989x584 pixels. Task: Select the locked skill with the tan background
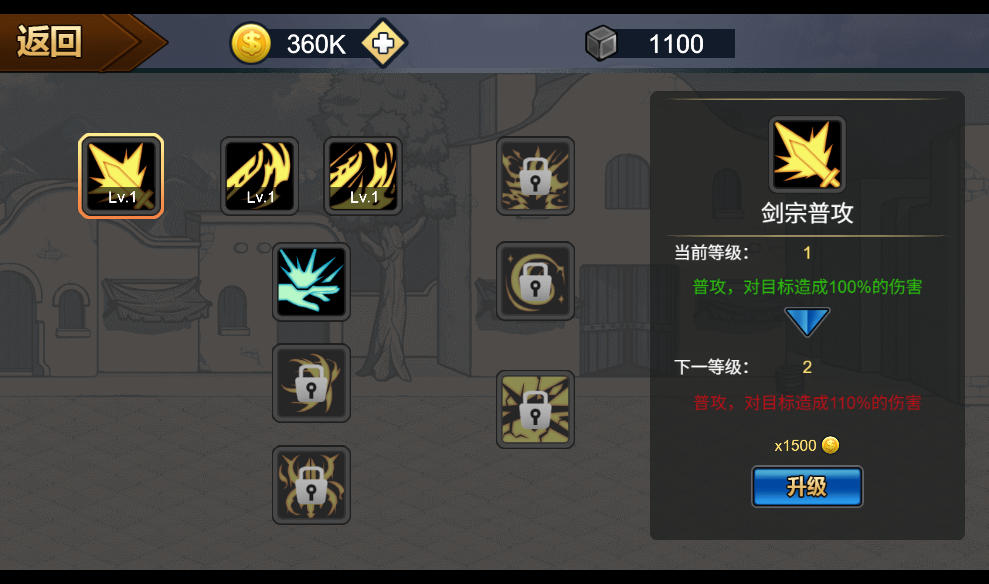click(536, 409)
